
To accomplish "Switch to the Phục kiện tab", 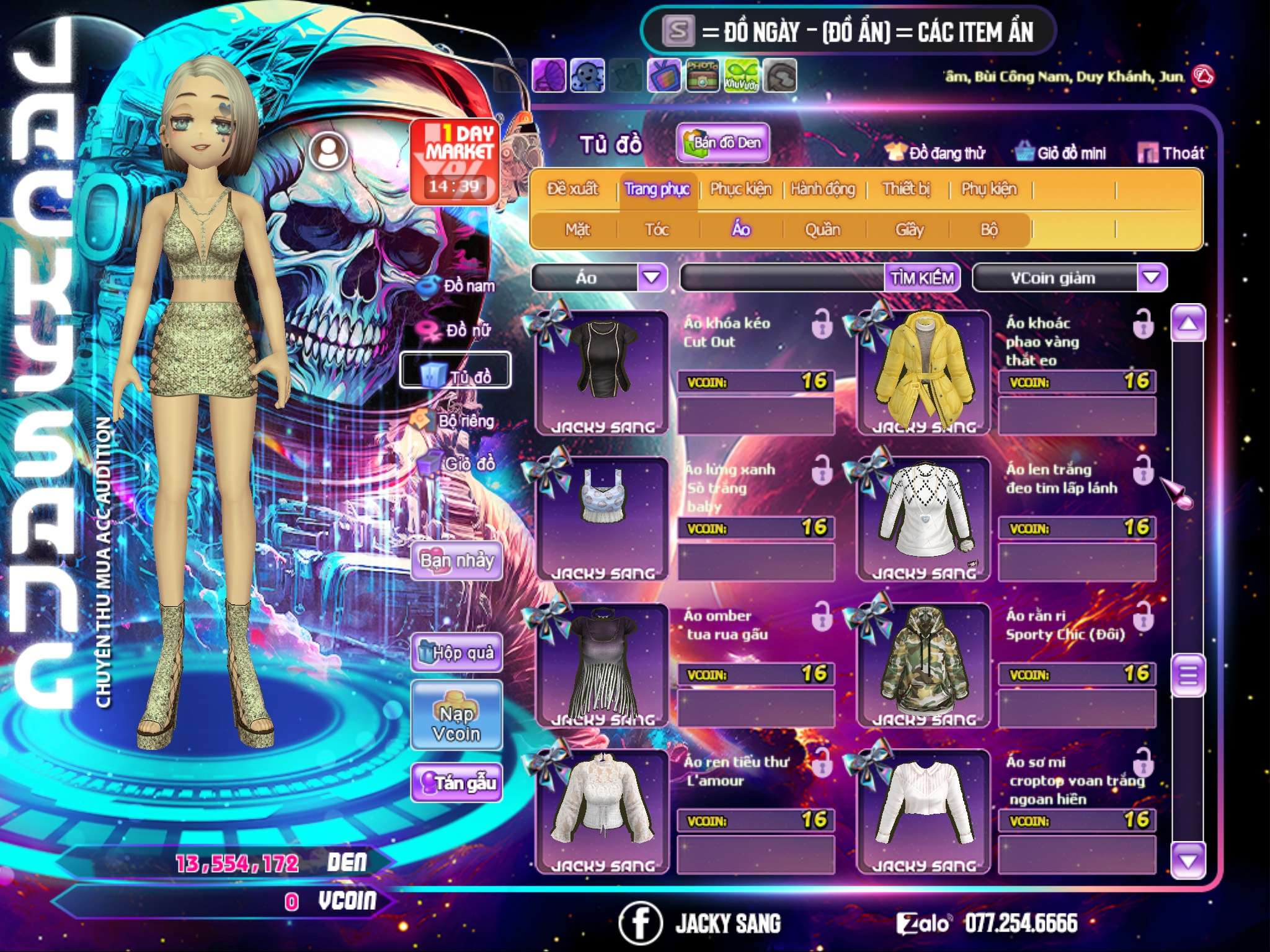I will (740, 189).
